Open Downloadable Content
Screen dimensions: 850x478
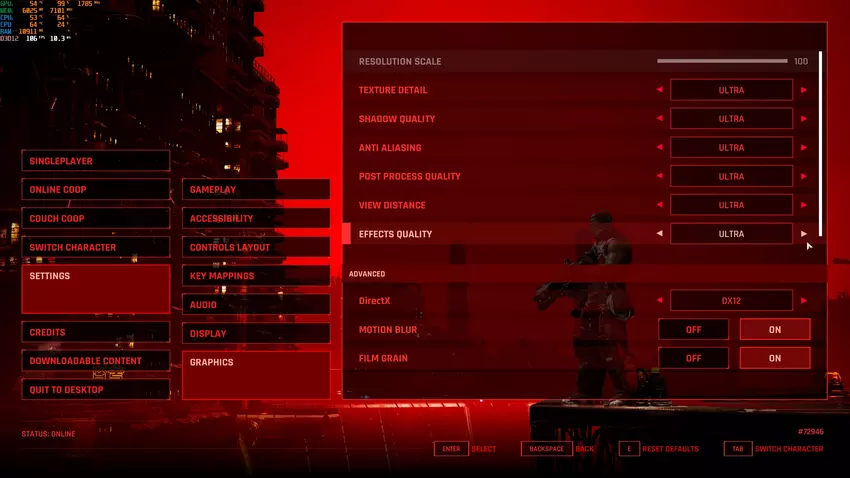[96, 361]
